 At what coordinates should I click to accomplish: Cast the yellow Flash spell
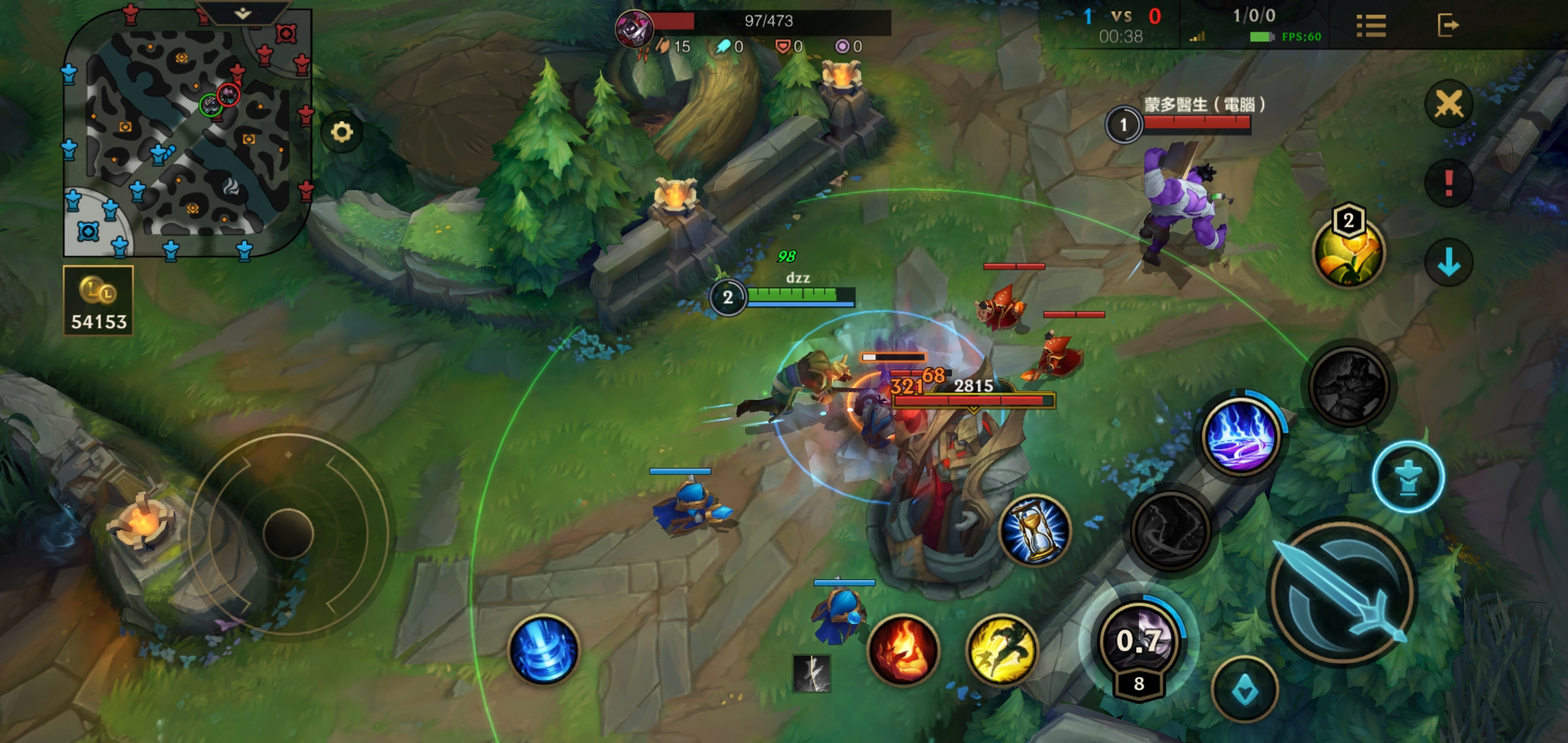1001,650
